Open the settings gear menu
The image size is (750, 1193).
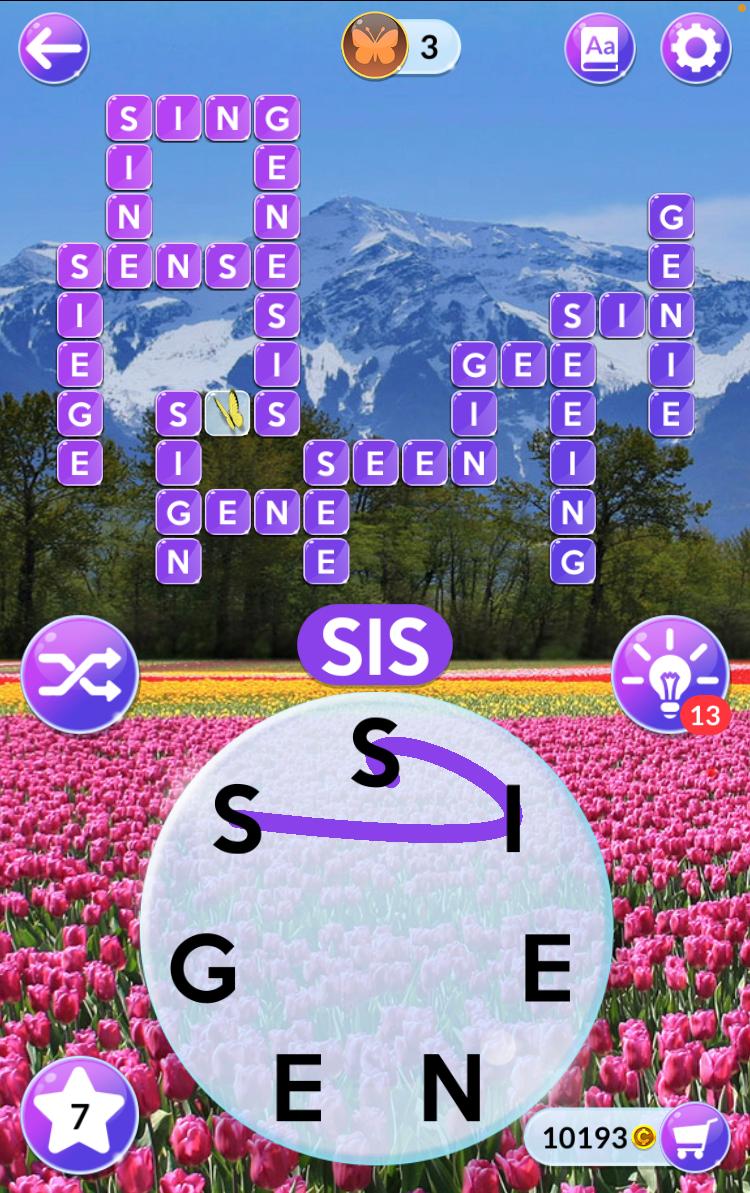pos(696,47)
